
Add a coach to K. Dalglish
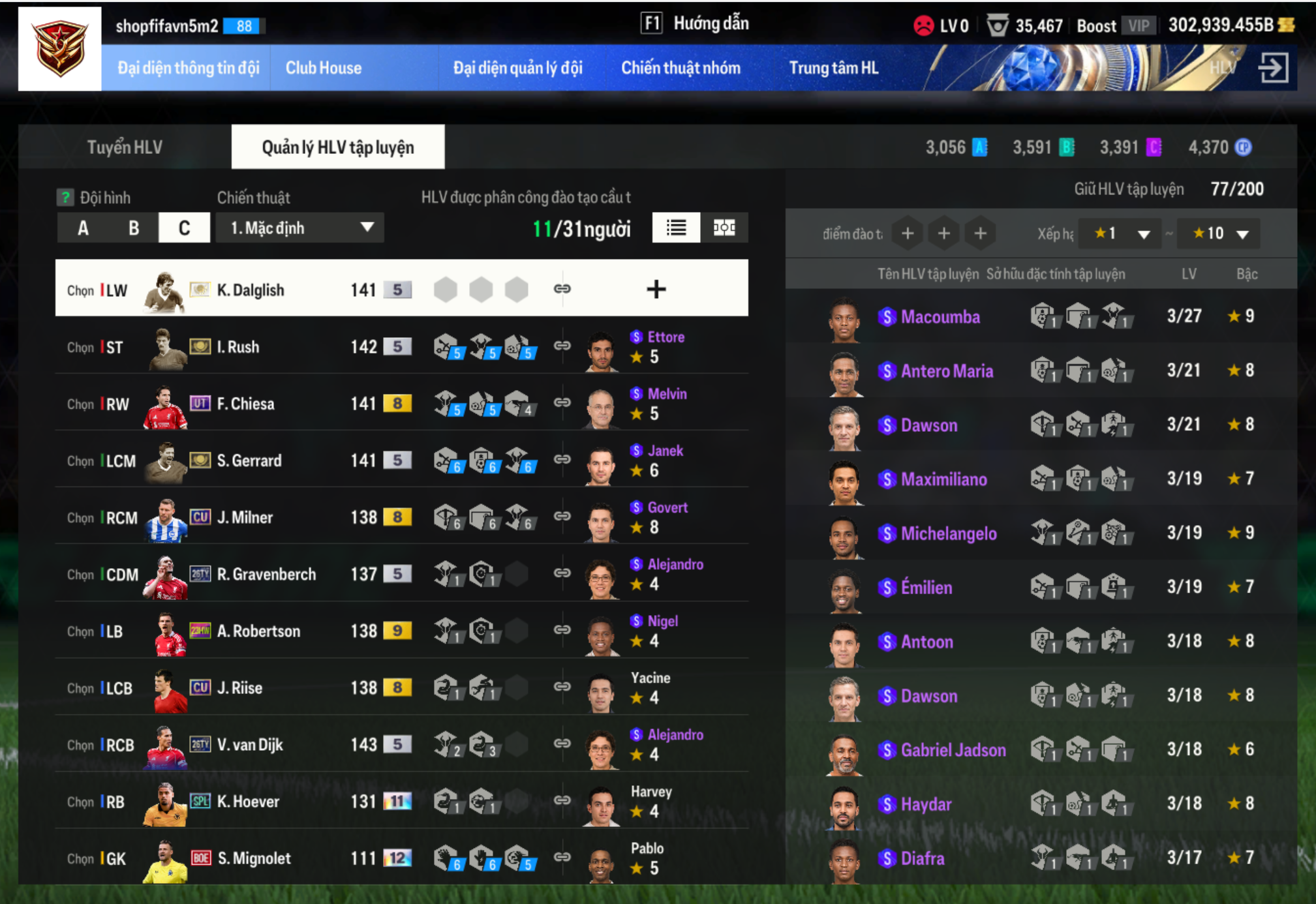(656, 289)
